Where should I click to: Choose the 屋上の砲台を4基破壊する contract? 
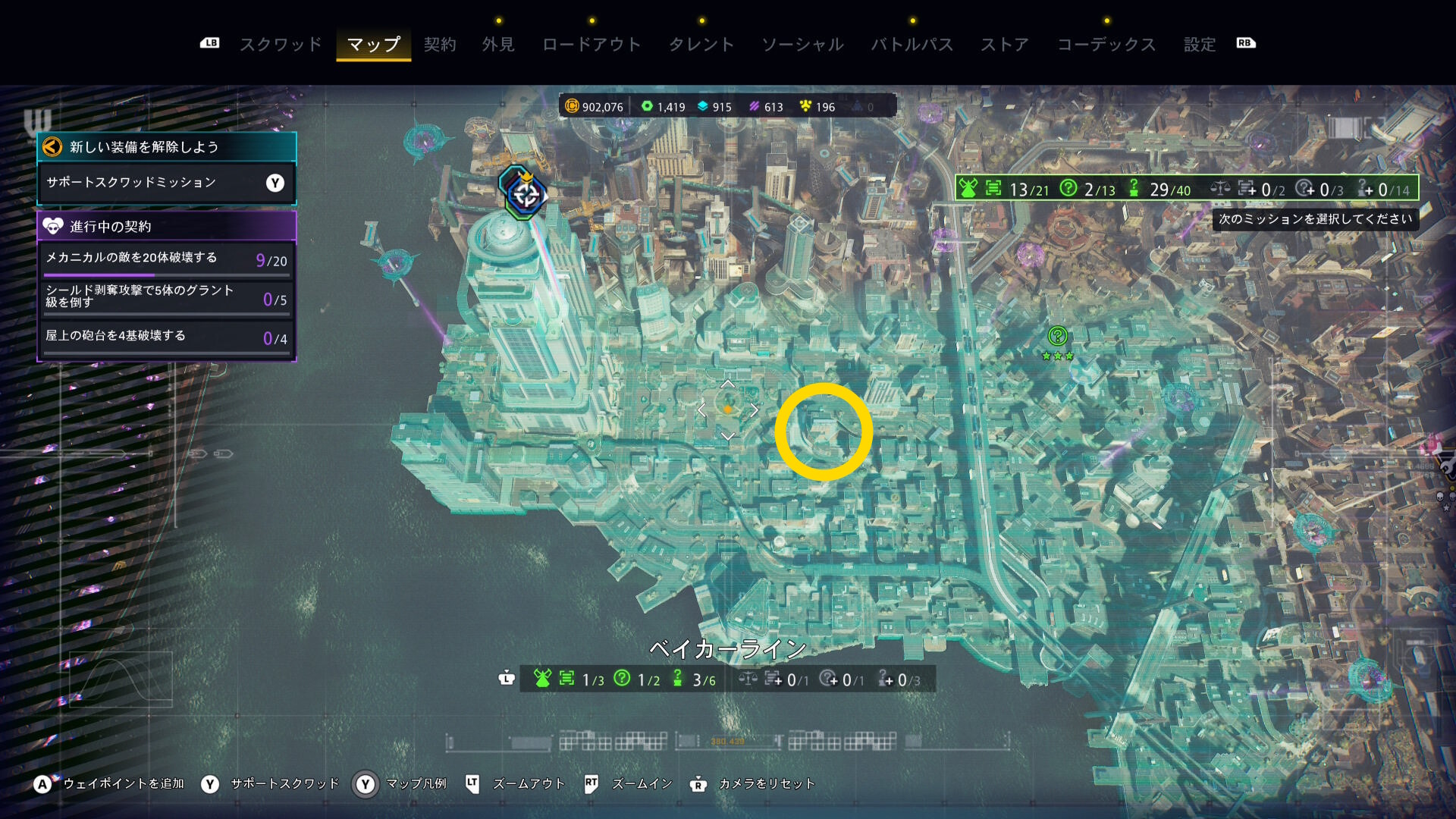[x=166, y=337]
